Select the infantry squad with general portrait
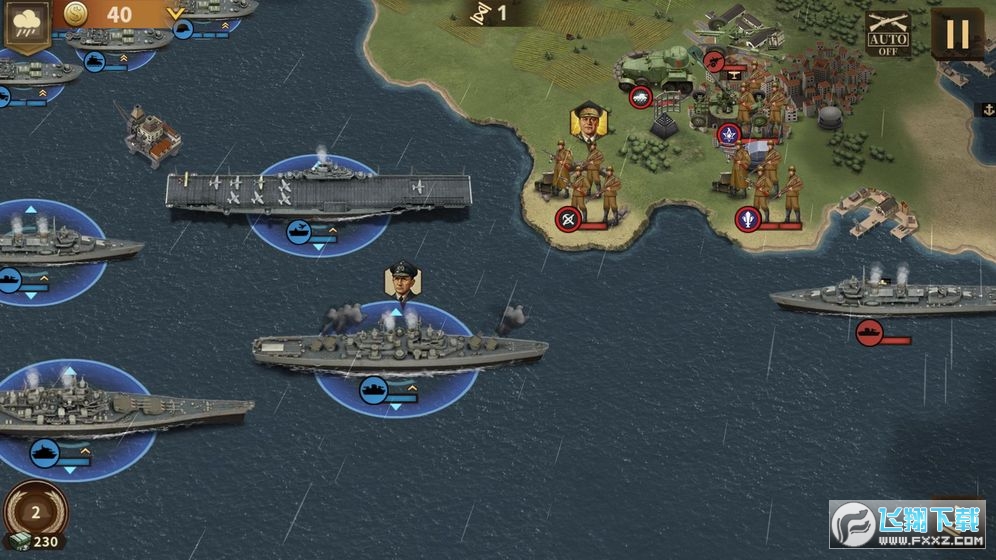The width and height of the screenshot is (996, 560). (583, 180)
